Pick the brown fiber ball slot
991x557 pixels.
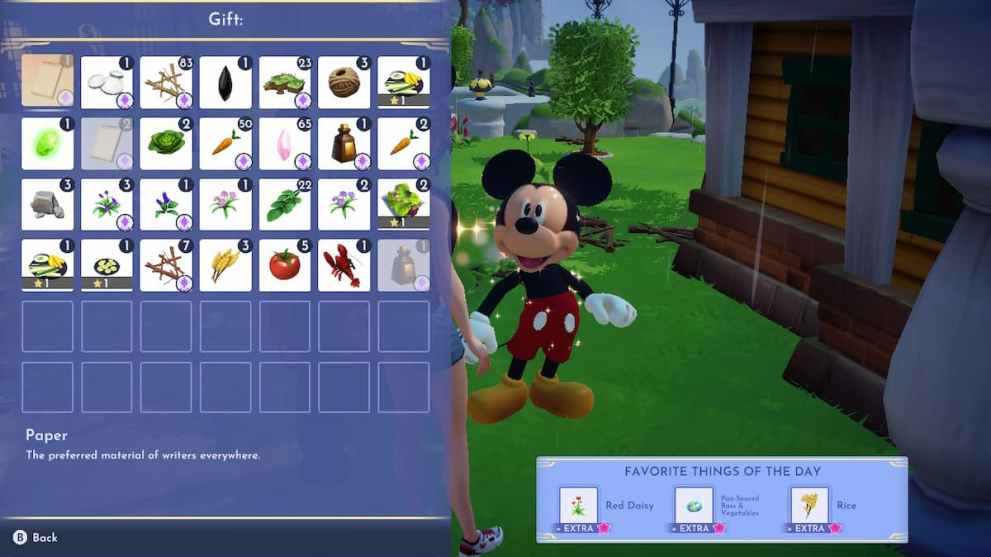[344, 82]
